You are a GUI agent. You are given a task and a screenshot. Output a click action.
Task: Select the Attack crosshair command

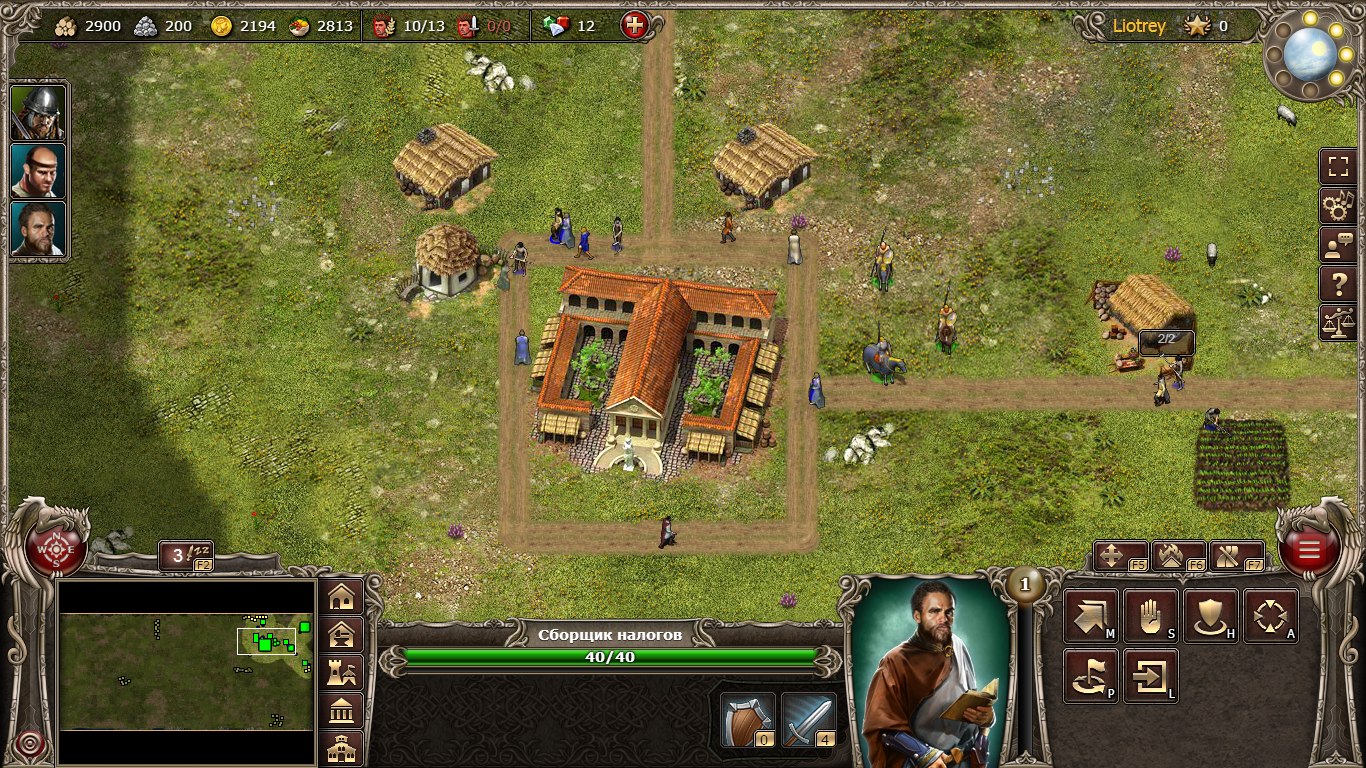[x=1271, y=616]
